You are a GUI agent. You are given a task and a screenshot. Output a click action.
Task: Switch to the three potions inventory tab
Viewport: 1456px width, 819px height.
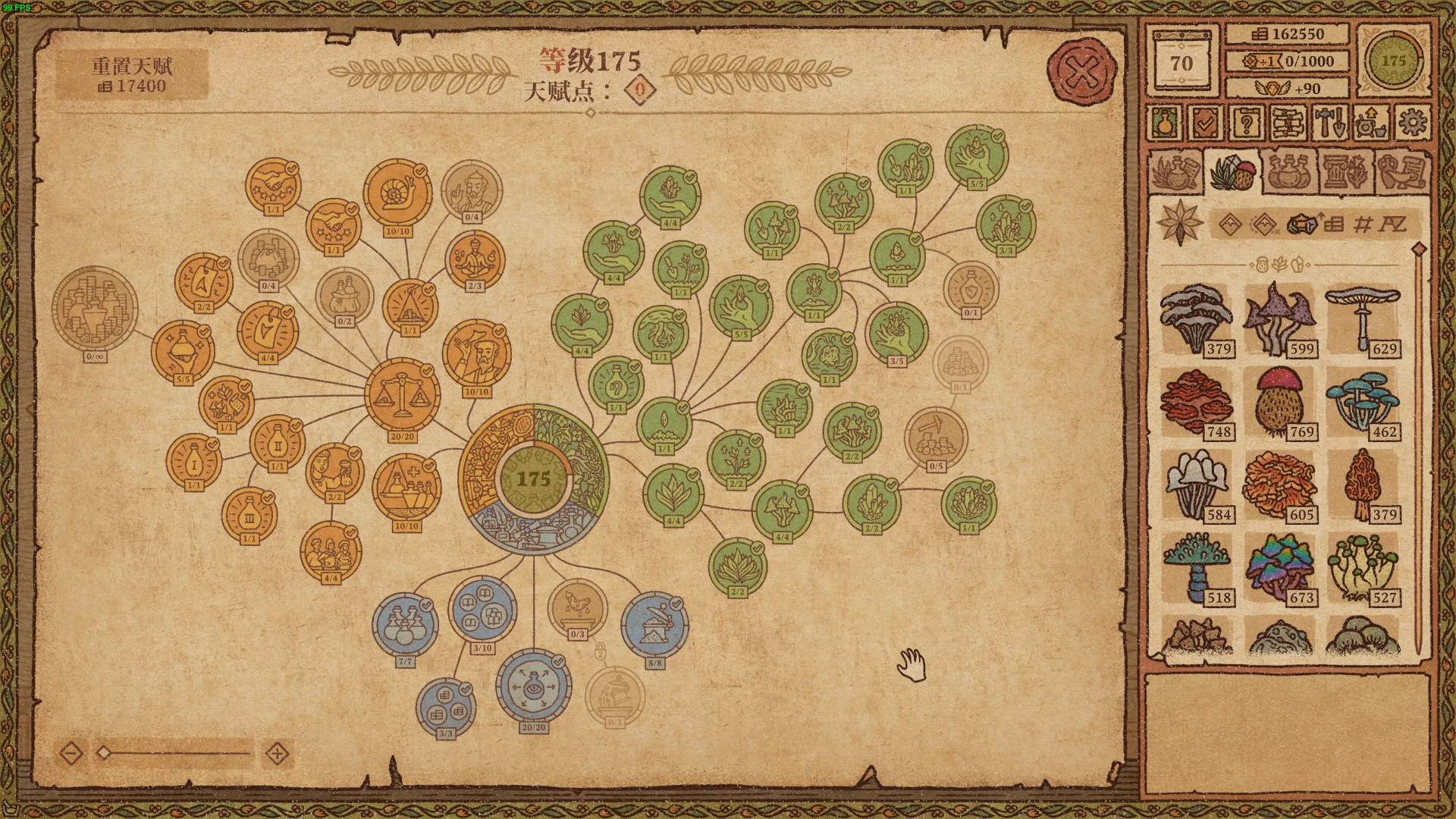(1288, 171)
